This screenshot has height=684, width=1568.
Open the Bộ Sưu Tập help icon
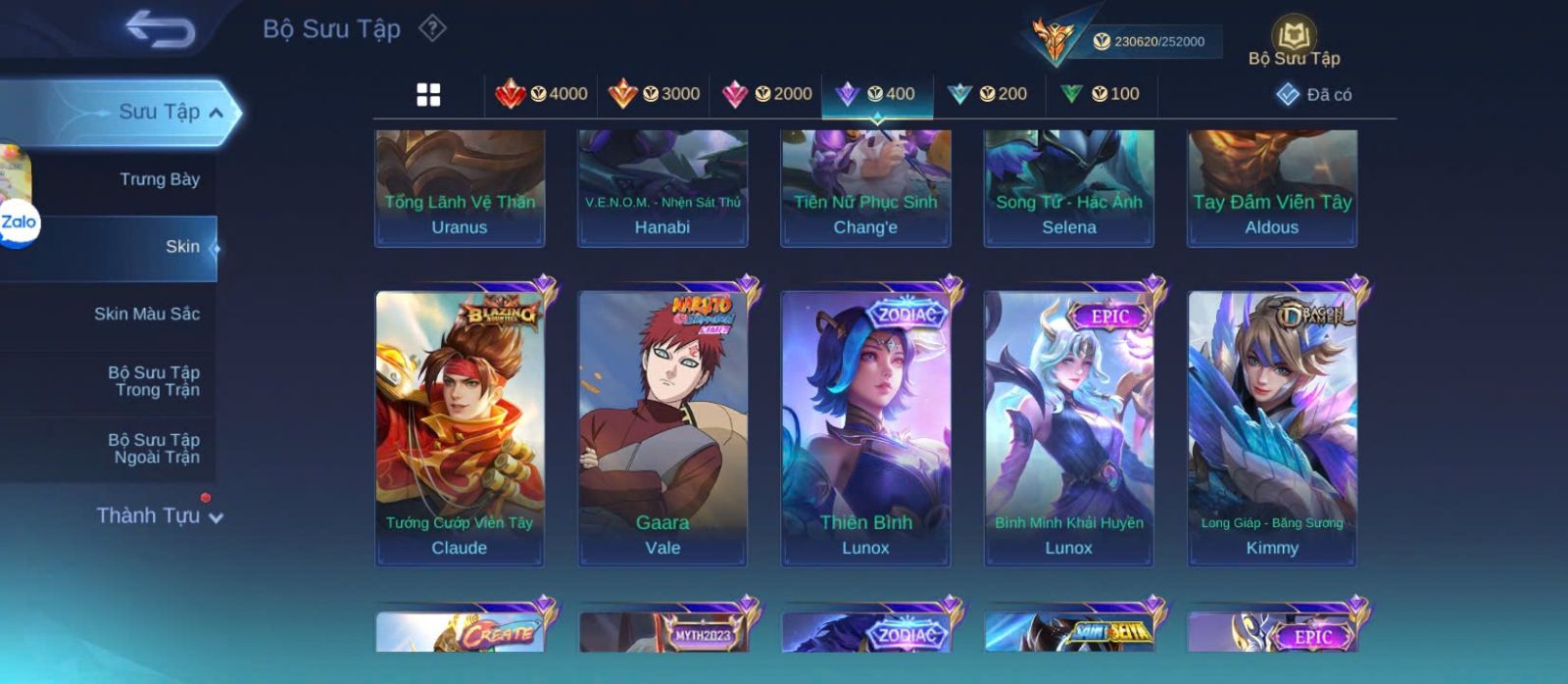(432, 28)
